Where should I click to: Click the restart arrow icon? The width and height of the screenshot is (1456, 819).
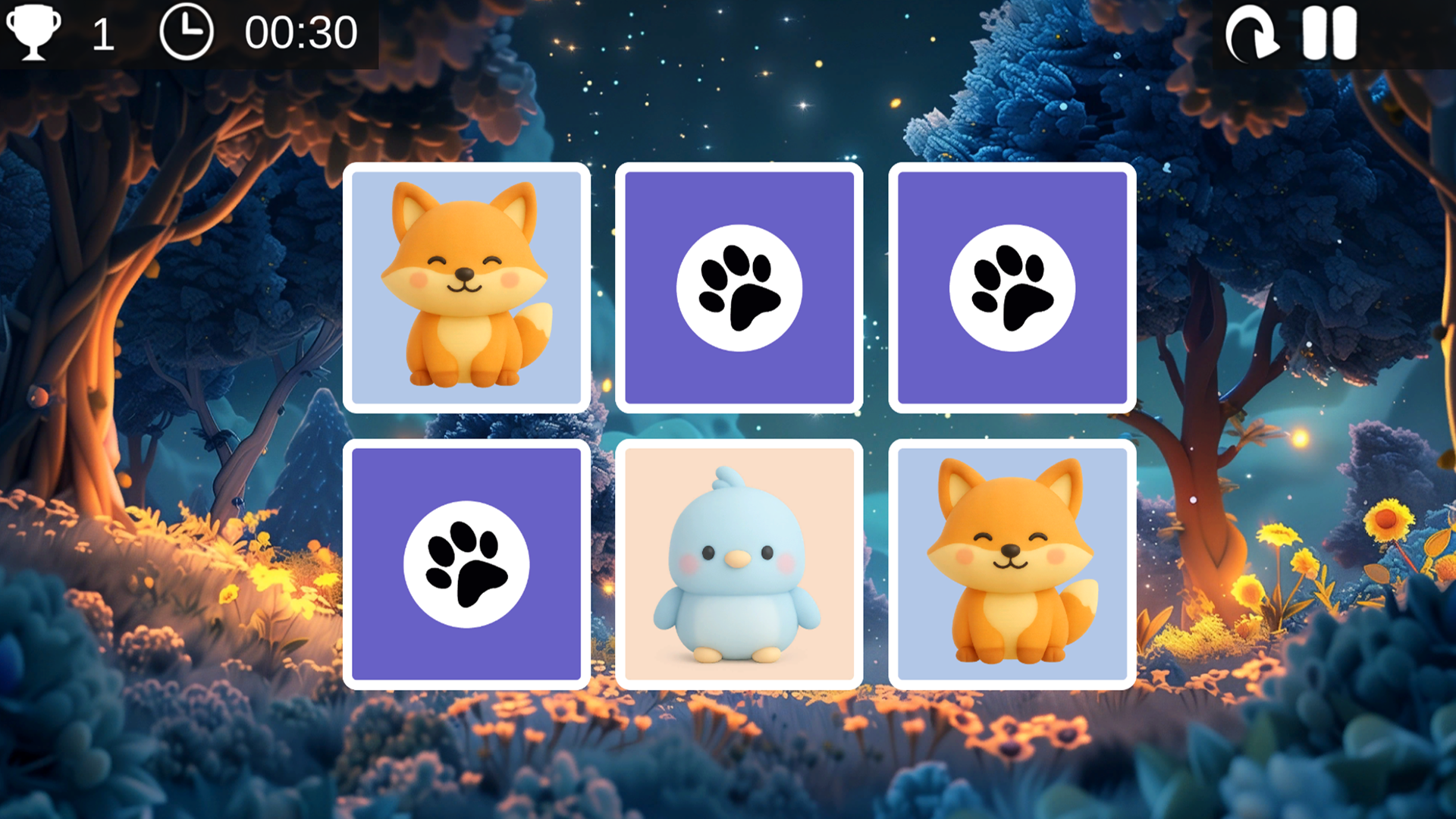[1253, 34]
